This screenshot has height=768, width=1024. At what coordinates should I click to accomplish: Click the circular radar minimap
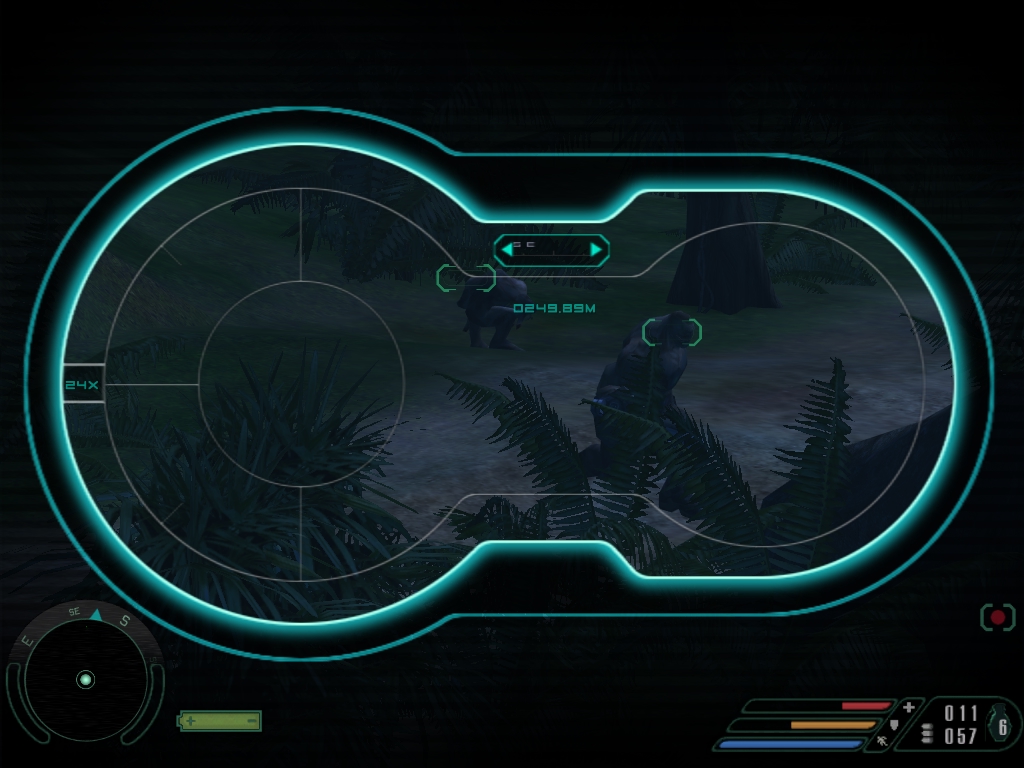(85, 680)
